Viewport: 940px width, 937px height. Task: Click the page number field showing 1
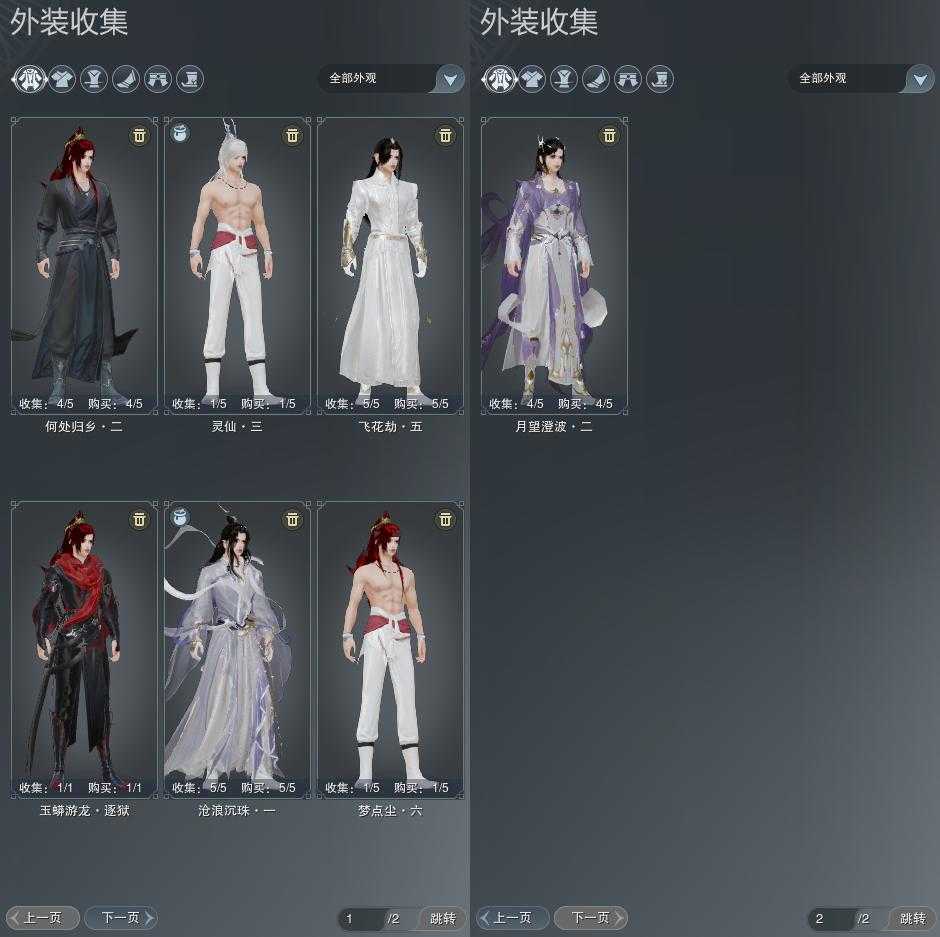pyautogui.click(x=361, y=918)
